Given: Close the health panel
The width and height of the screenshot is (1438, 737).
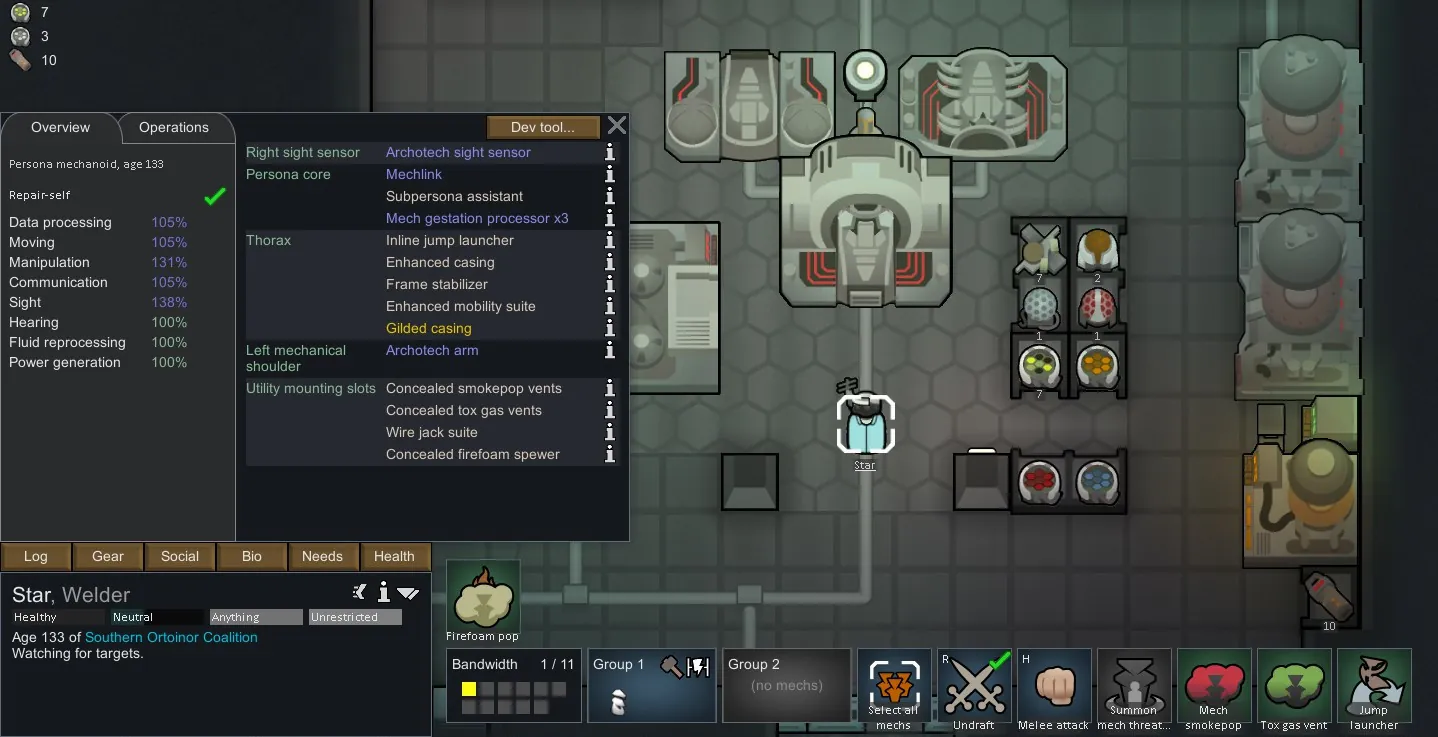Looking at the screenshot, I should point(617,126).
